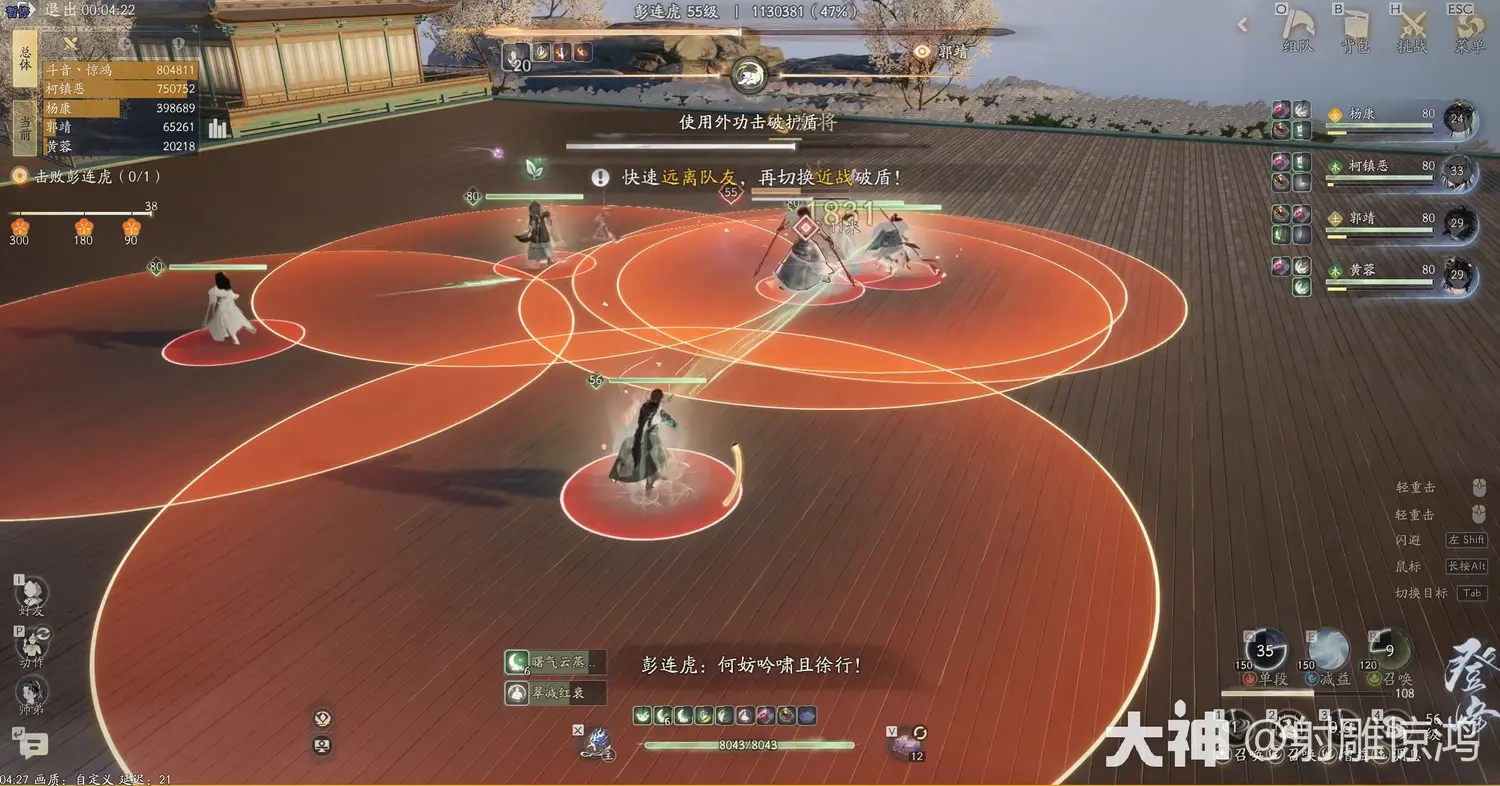Image resolution: width=1500 pixels, height=786 pixels.
Task: Open the 组队 team panel
Action: pos(1298,29)
